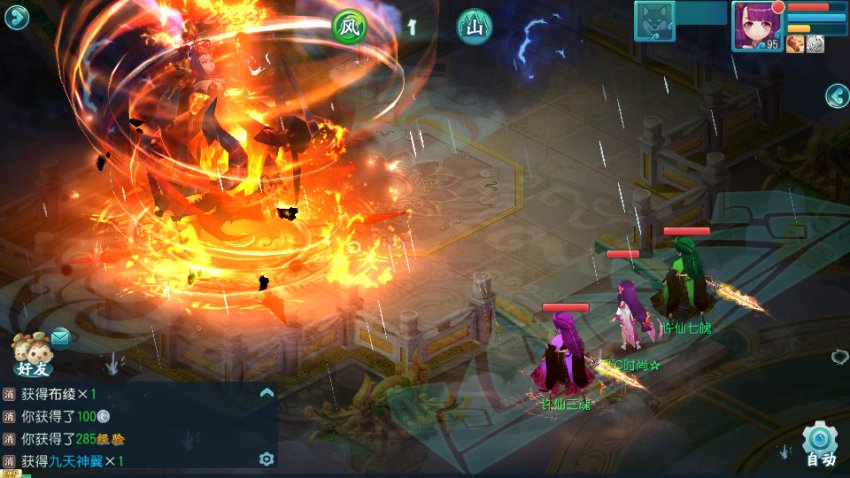Toggle 自动 auto-battle mode
The image size is (850, 478).
click(x=820, y=445)
